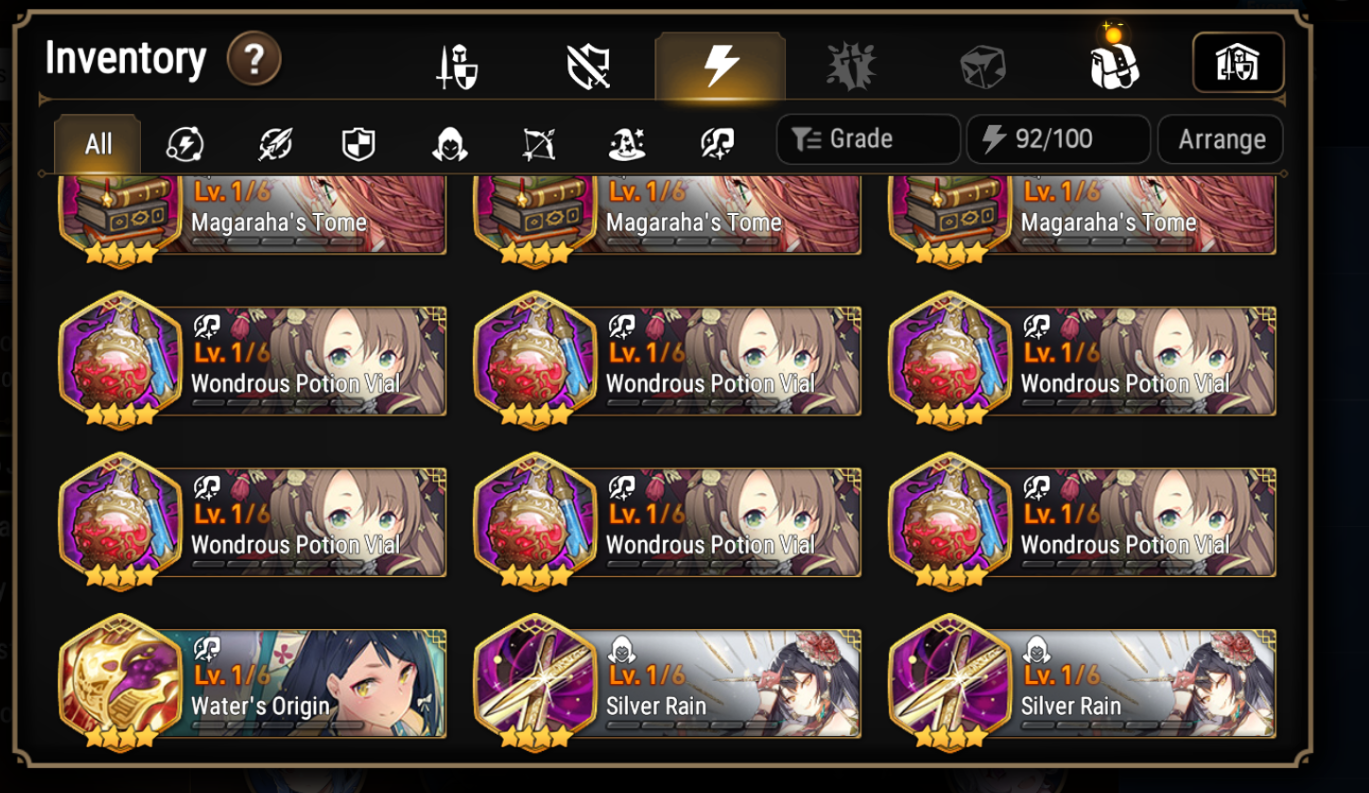Filter artifacts by Knight class shield icon
The image size is (1369, 793).
tap(357, 143)
